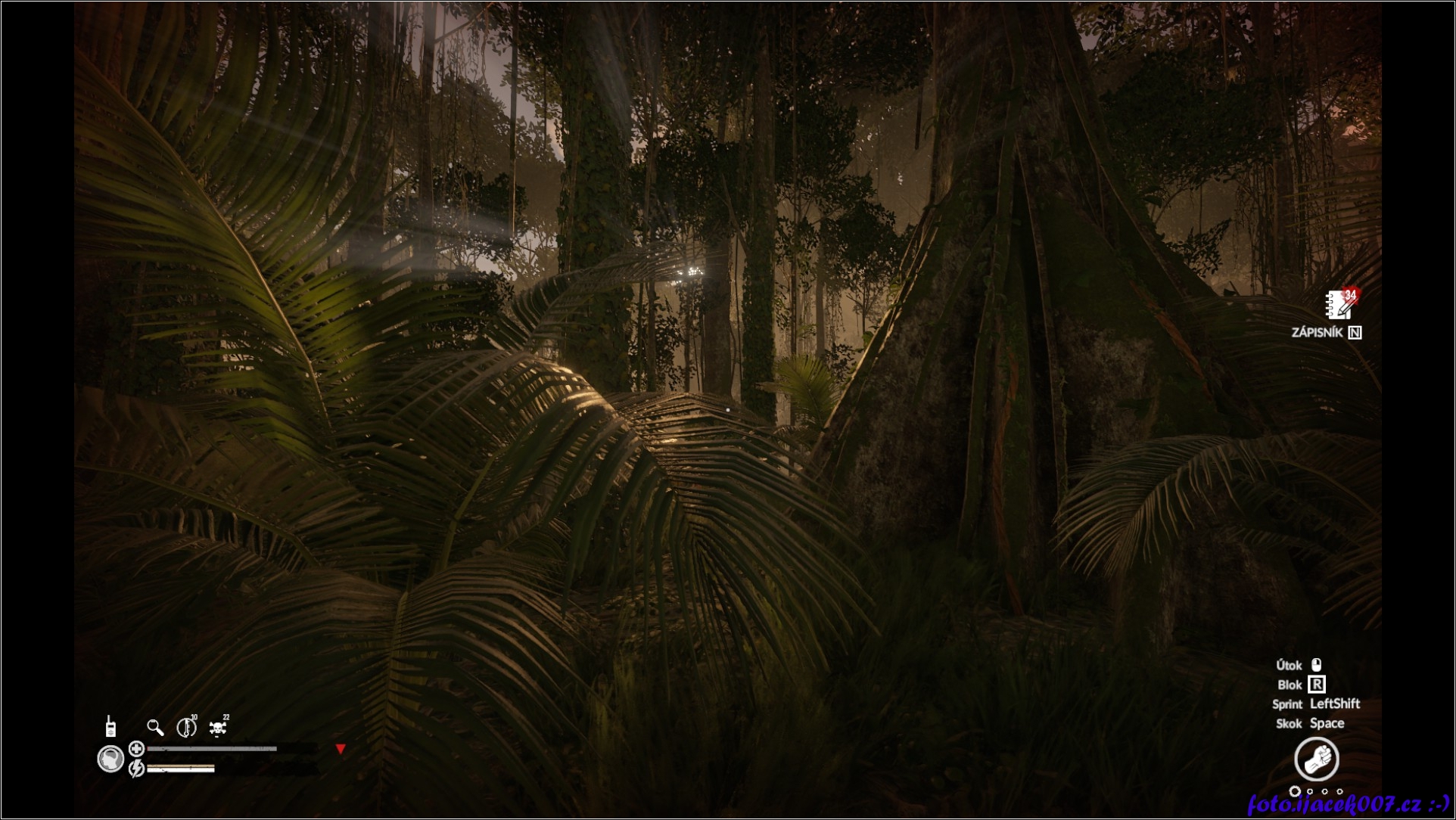
Task: Check the thermometer fever status icon
Action: (x=185, y=728)
